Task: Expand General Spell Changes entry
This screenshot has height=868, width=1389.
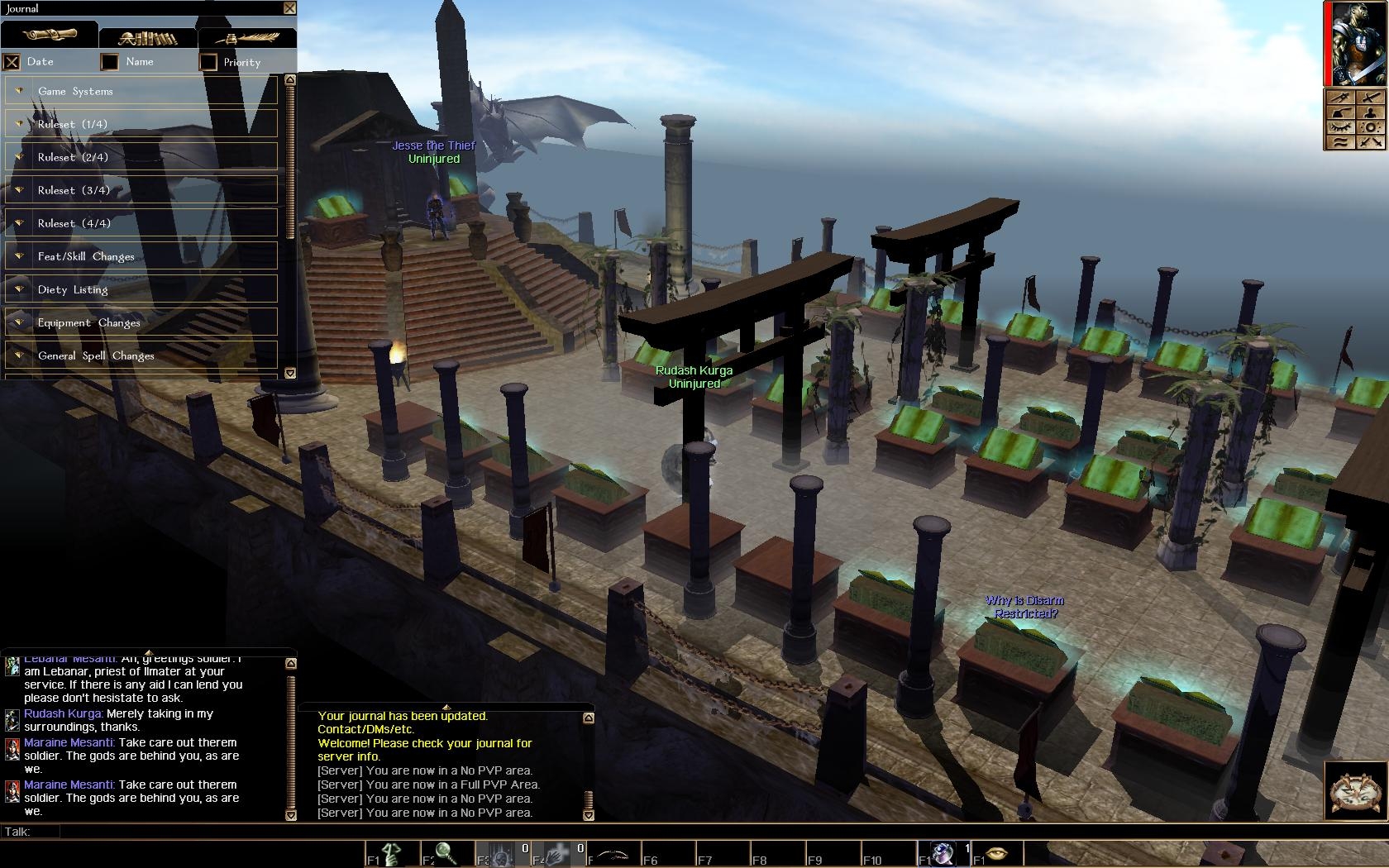Action: pyautogui.click(x=141, y=355)
